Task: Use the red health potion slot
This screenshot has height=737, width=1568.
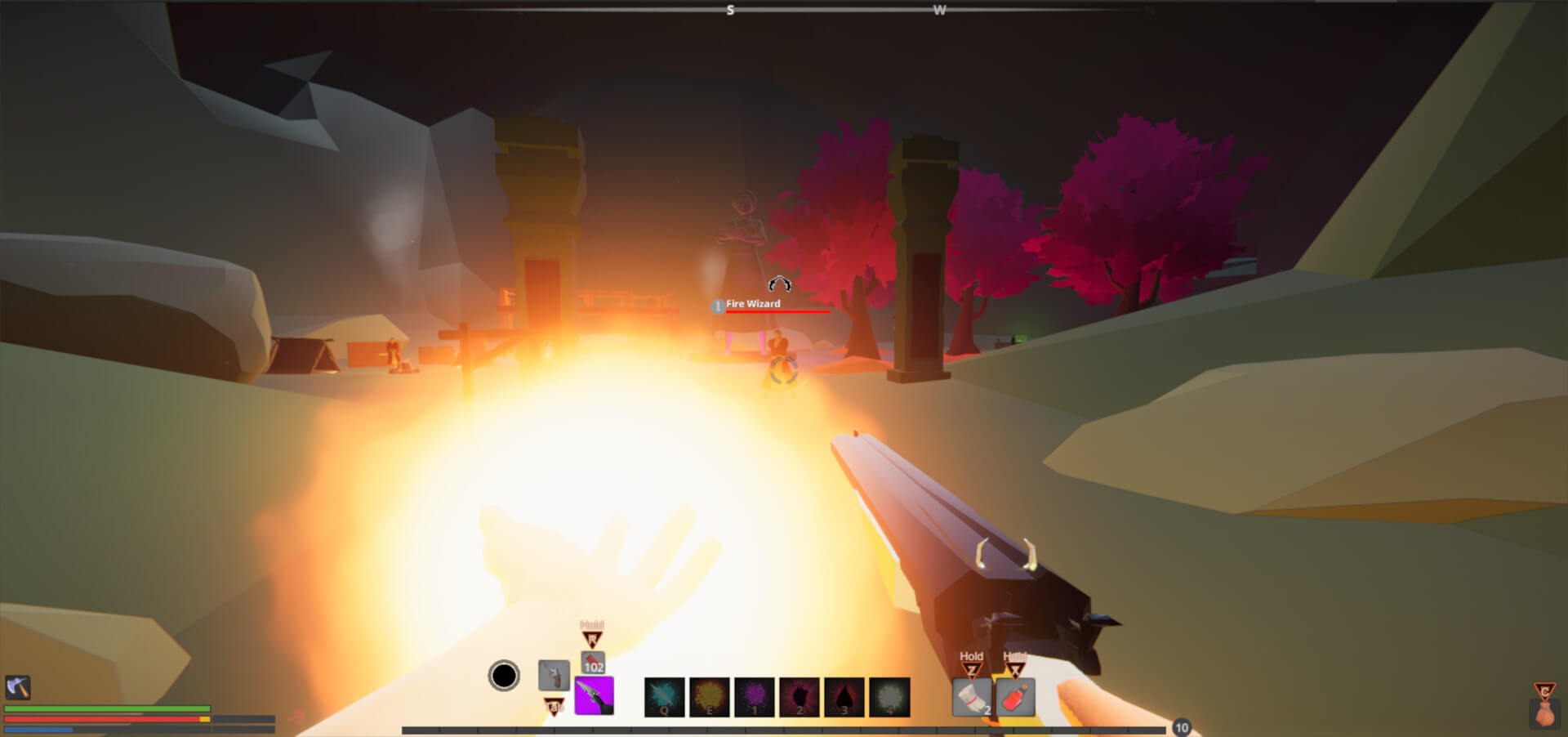Action: click(x=1015, y=698)
